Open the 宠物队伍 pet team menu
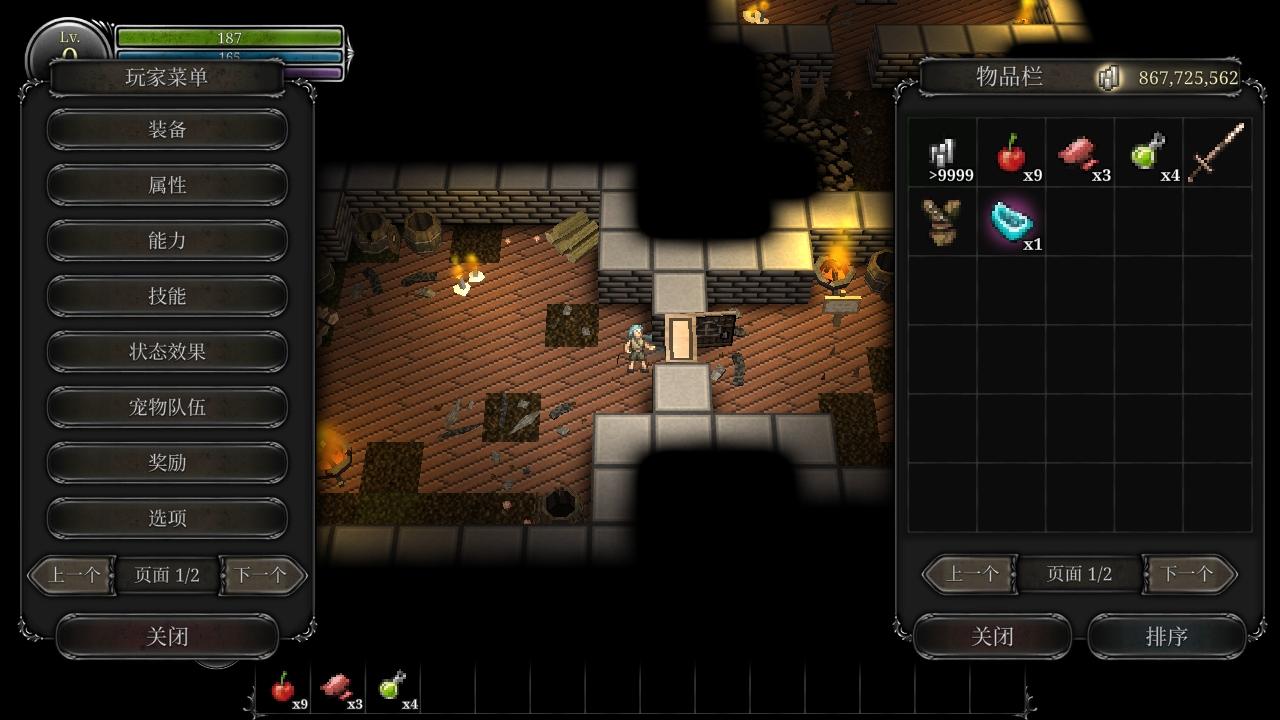The image size is (1280, 720). pyautogui.click(x=167, y=407)
